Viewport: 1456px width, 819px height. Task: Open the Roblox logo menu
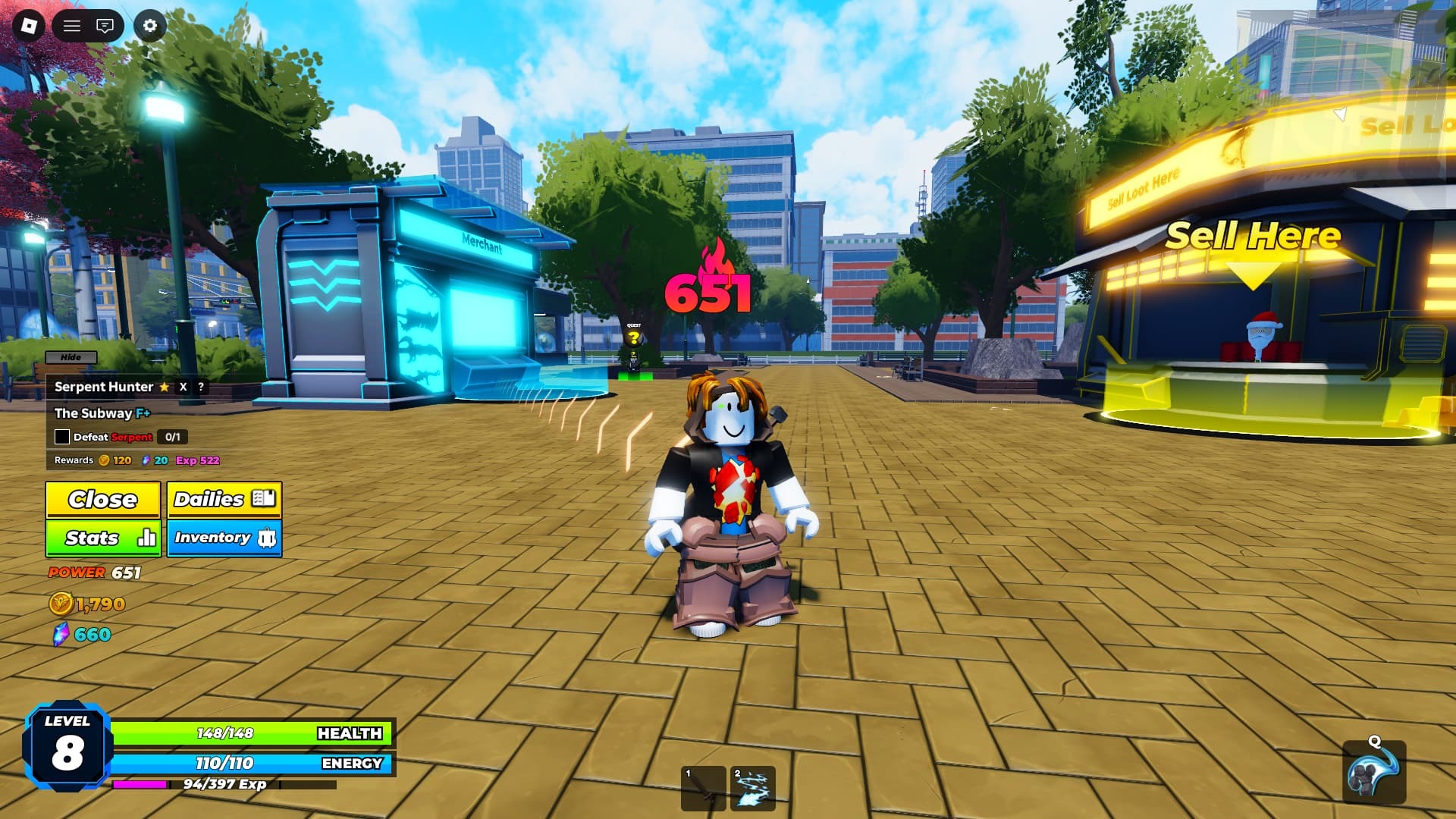(29, 27)
